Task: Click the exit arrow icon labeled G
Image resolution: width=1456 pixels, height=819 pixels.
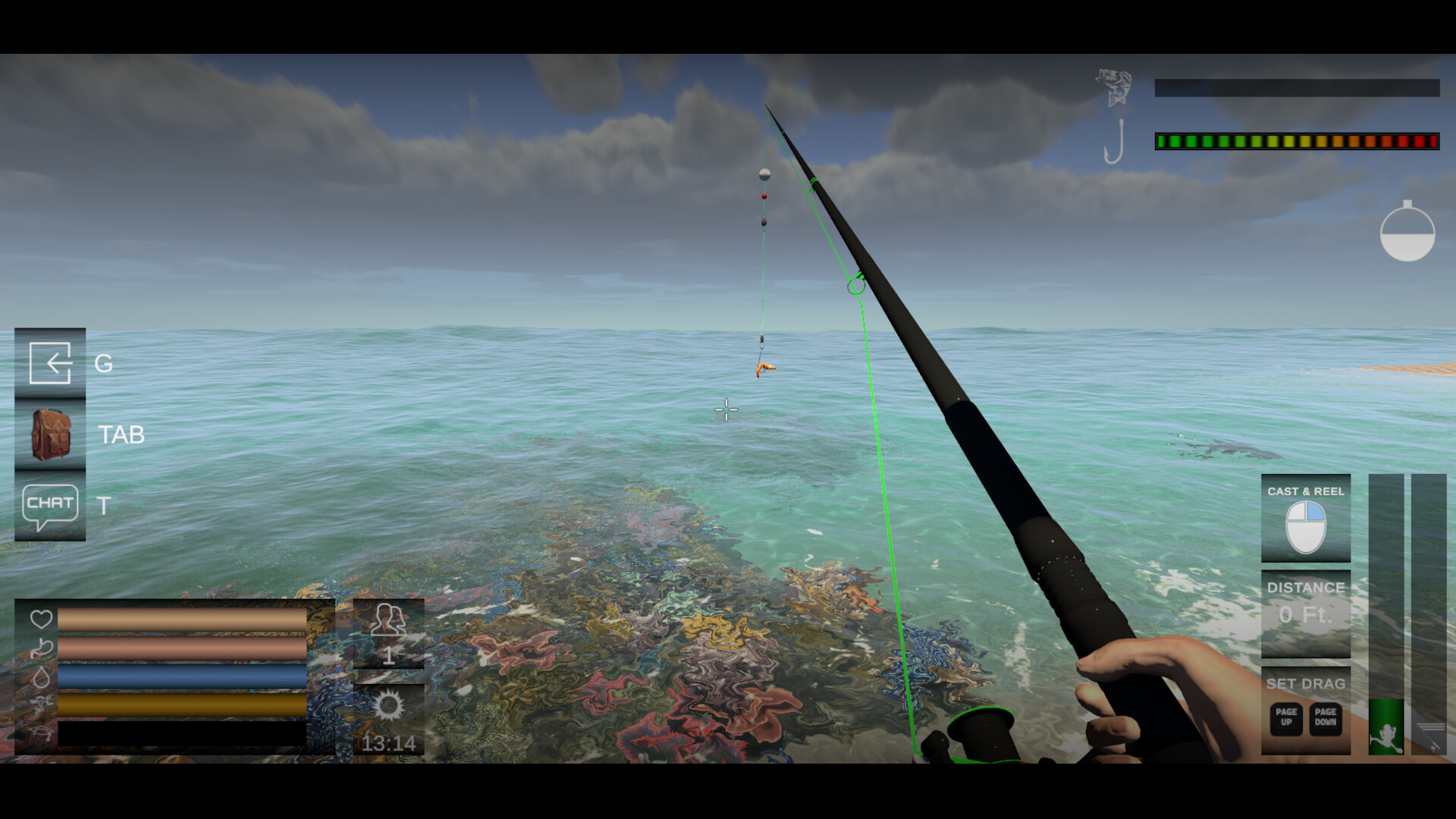Action: click(50, 362)
